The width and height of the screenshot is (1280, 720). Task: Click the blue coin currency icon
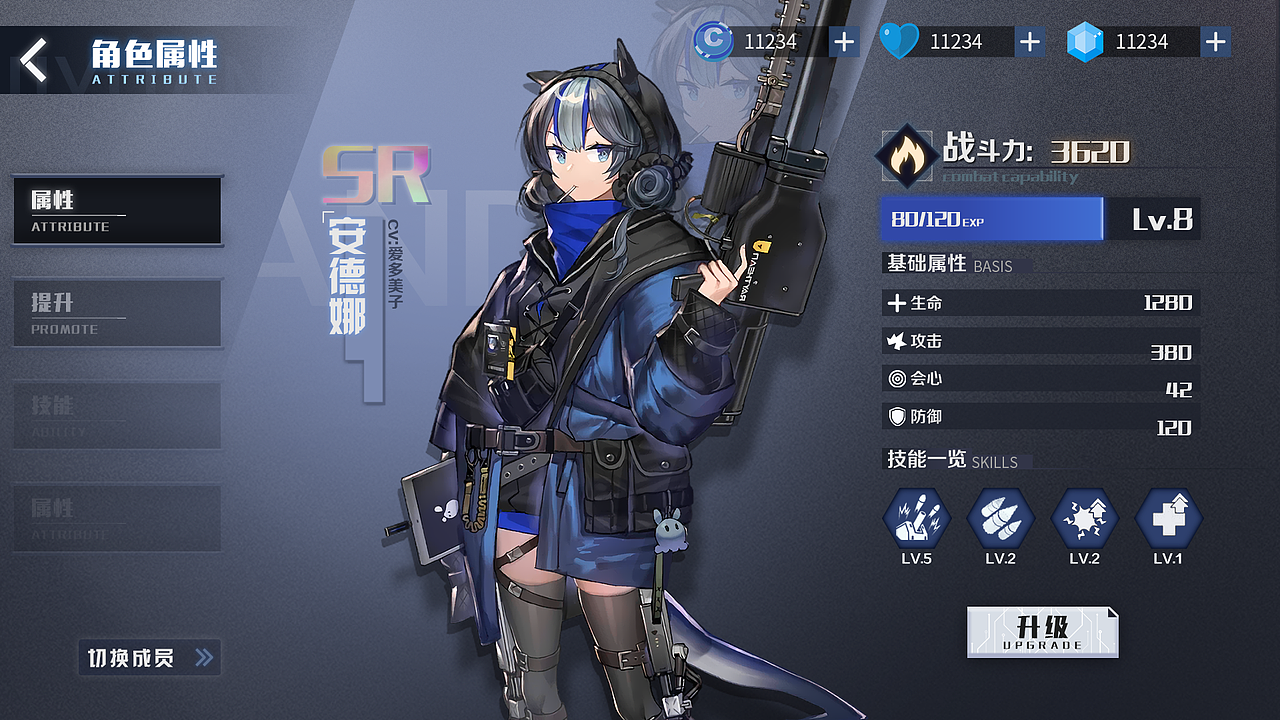coord(713,41)
